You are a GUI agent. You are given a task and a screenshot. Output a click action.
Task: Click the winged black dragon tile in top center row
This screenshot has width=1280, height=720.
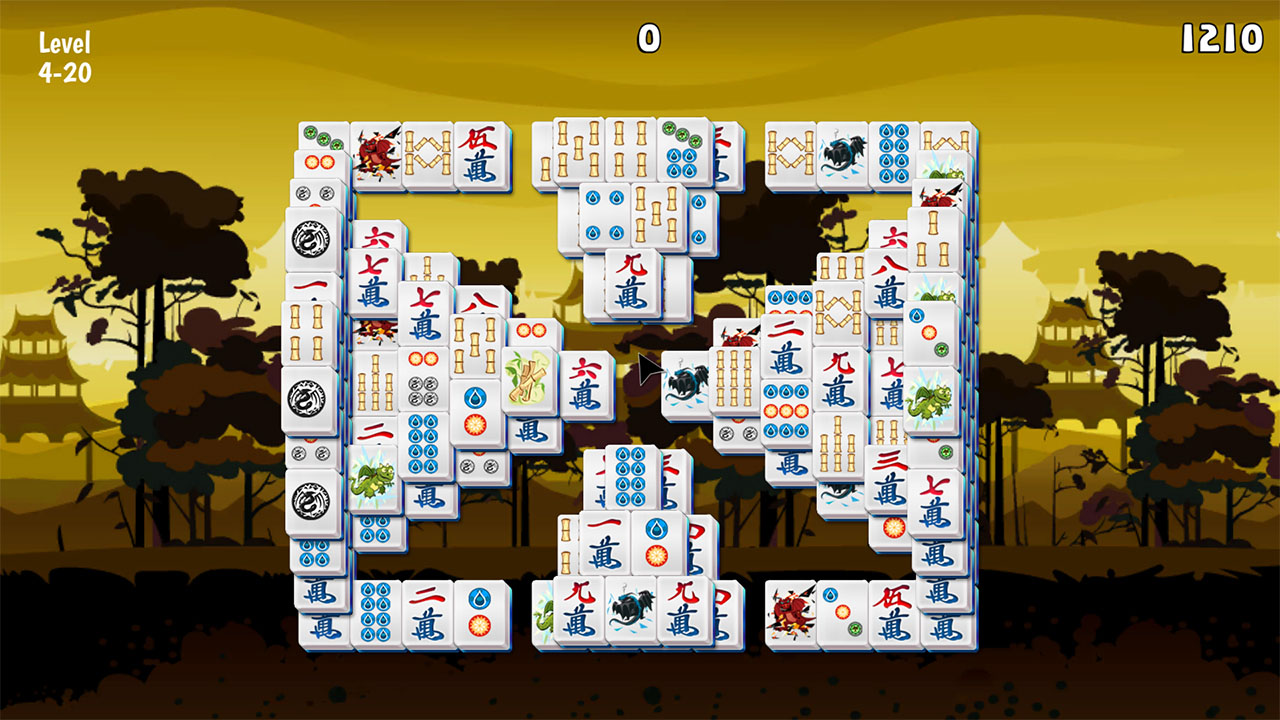tap(841, 155)
